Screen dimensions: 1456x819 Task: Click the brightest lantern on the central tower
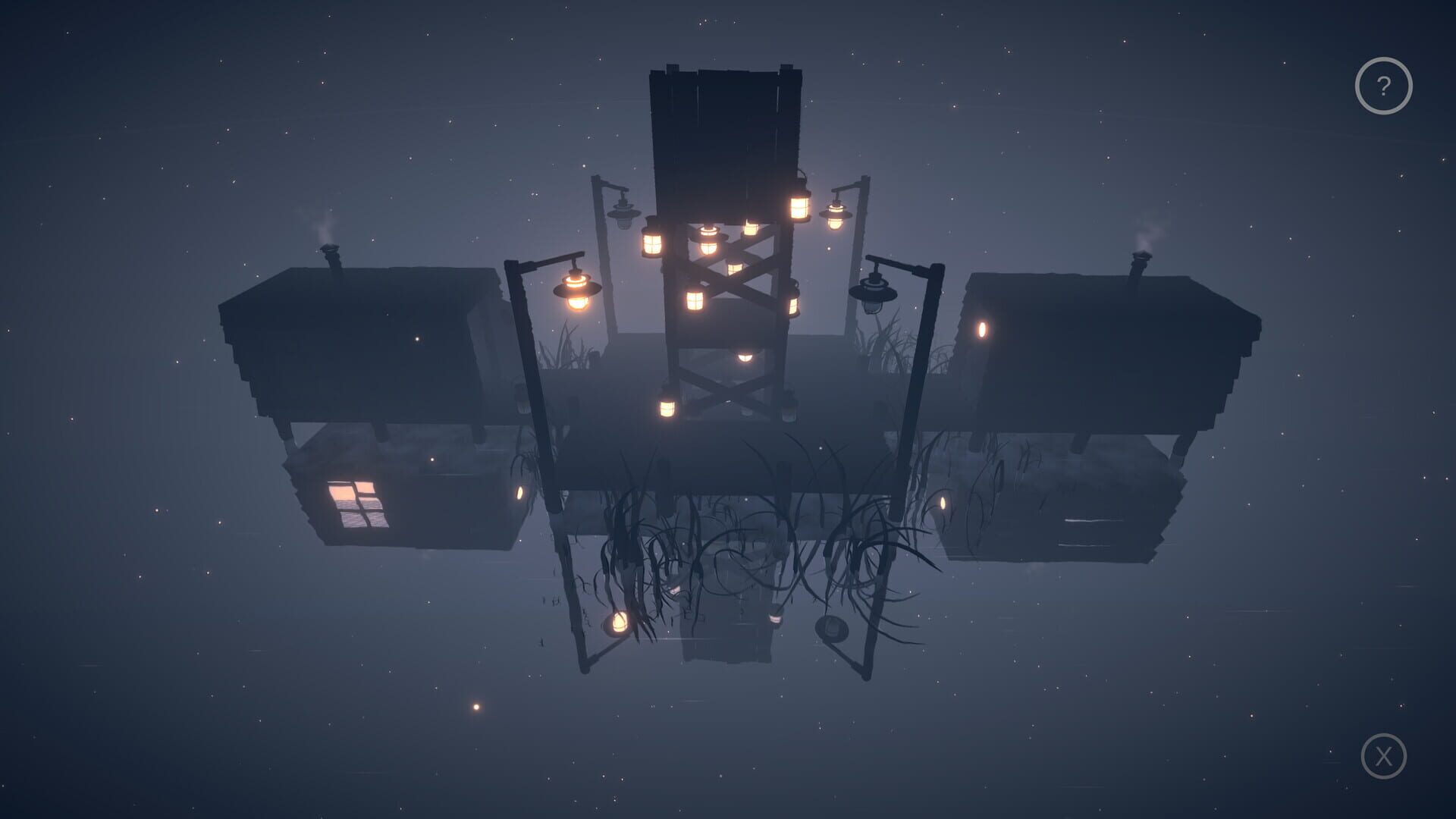pos(798,208)
